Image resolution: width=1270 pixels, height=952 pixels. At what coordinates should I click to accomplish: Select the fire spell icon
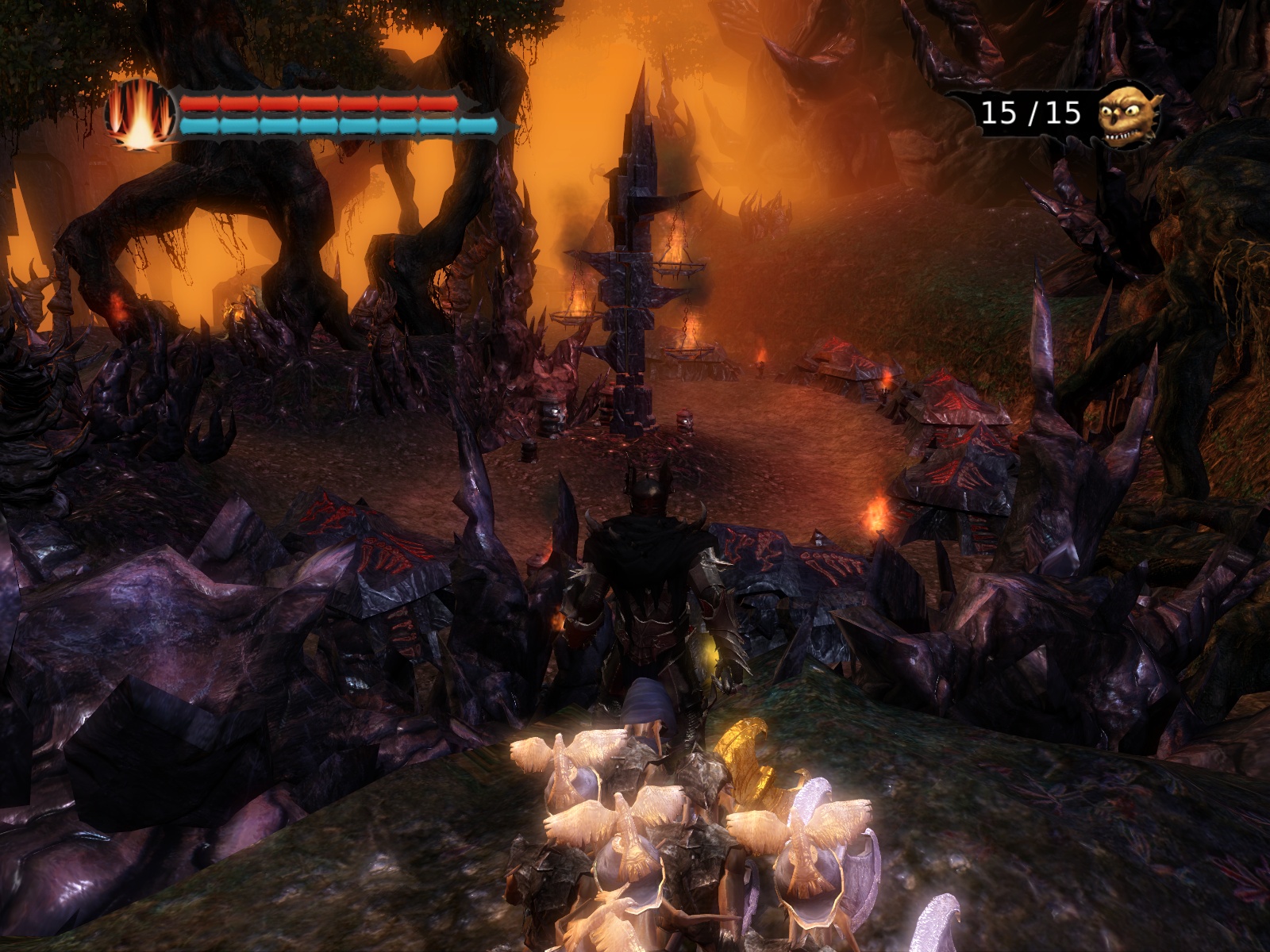click(140, 115)
